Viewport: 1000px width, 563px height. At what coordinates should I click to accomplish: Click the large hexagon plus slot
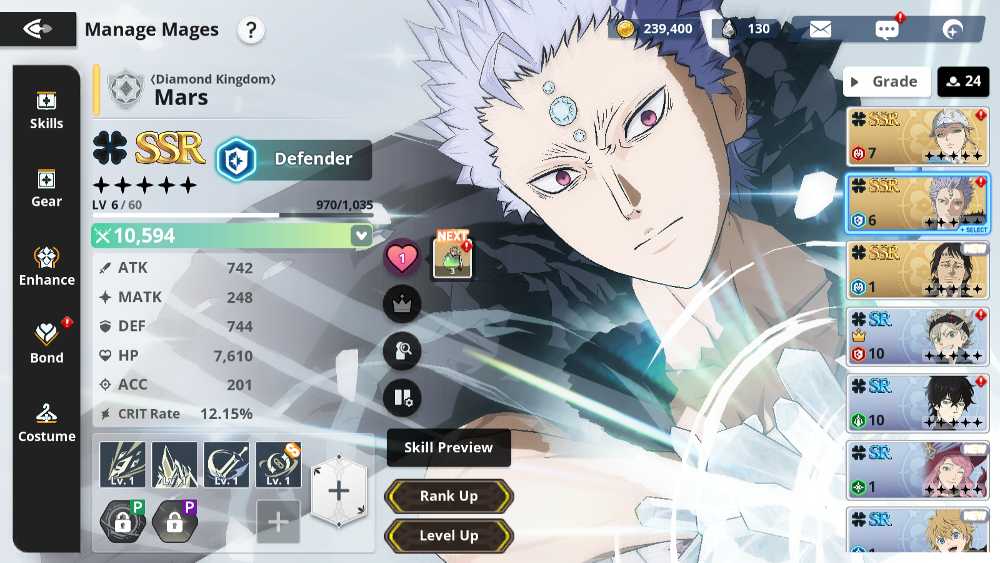[338, 491]
